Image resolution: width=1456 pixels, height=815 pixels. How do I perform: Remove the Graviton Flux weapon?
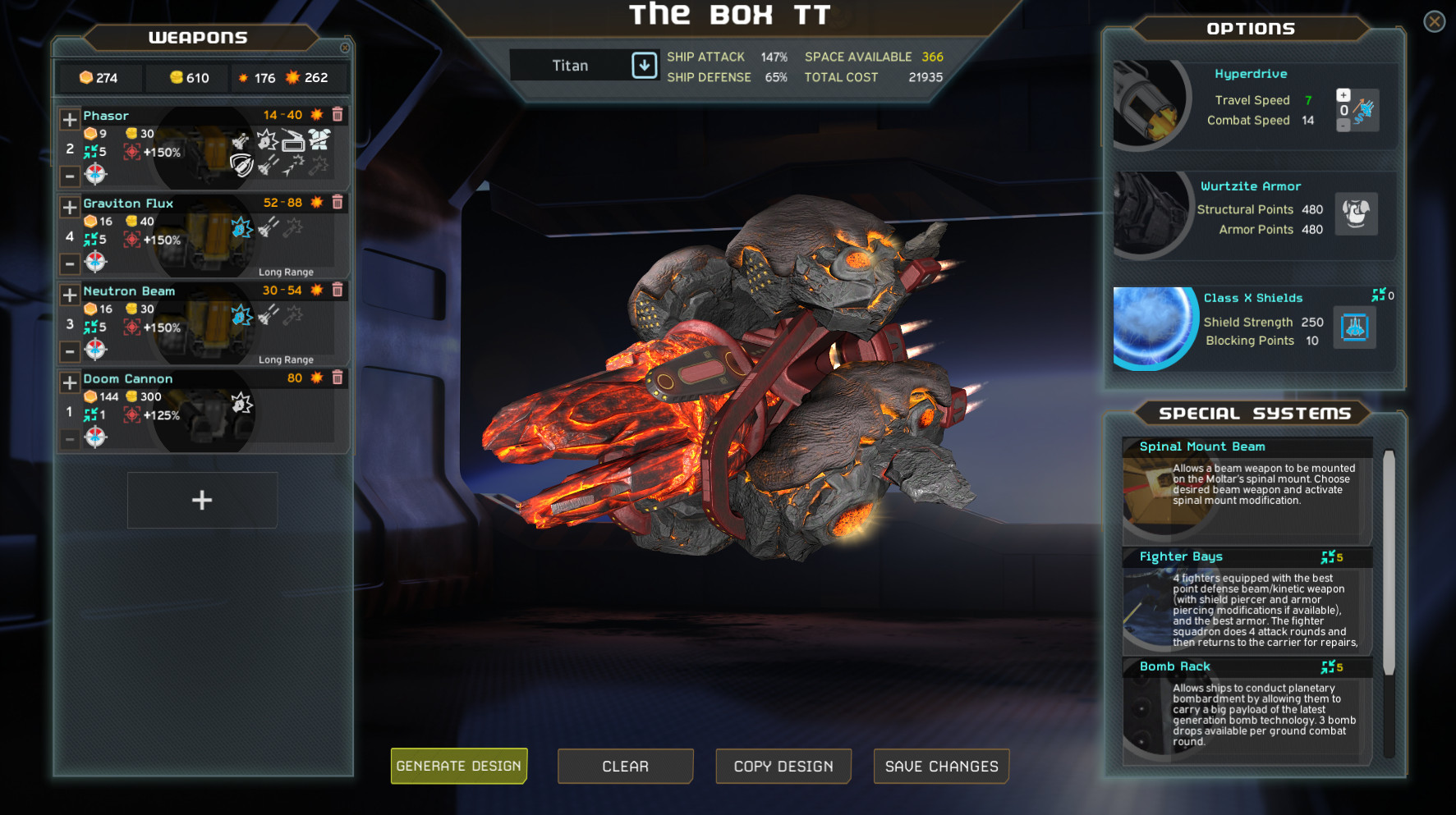(x=338, y=203)
